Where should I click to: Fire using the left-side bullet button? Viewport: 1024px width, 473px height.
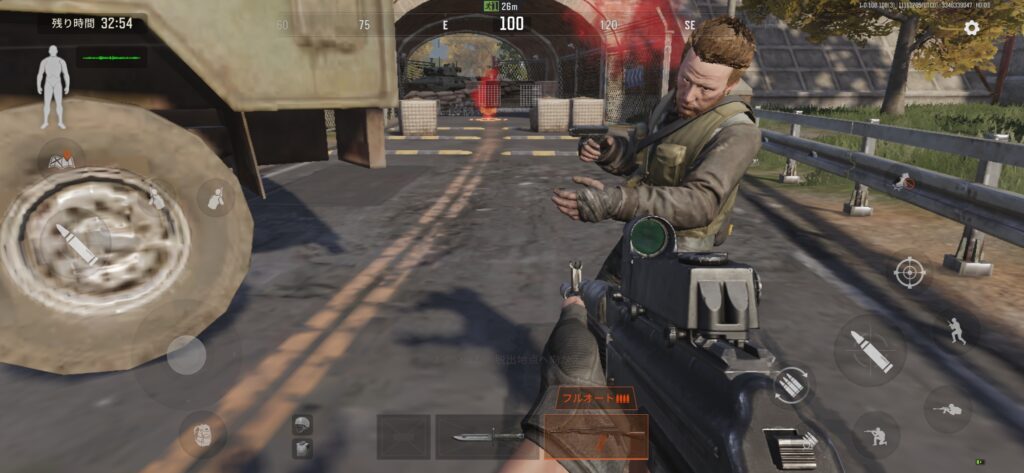click(x=76, y=244)
